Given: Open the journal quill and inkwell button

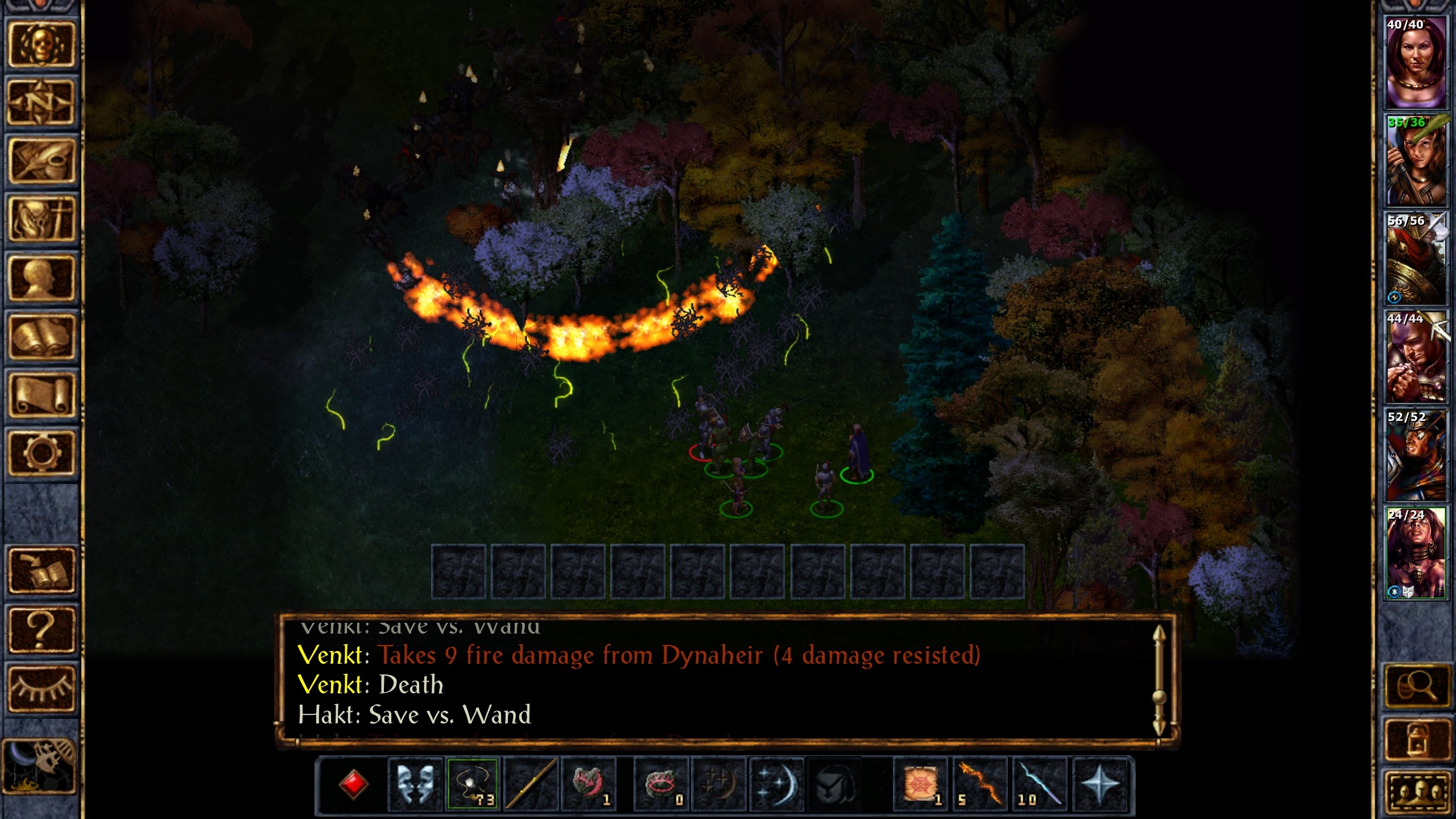Looking at the screenshot, I should click(x=41, y=161).
